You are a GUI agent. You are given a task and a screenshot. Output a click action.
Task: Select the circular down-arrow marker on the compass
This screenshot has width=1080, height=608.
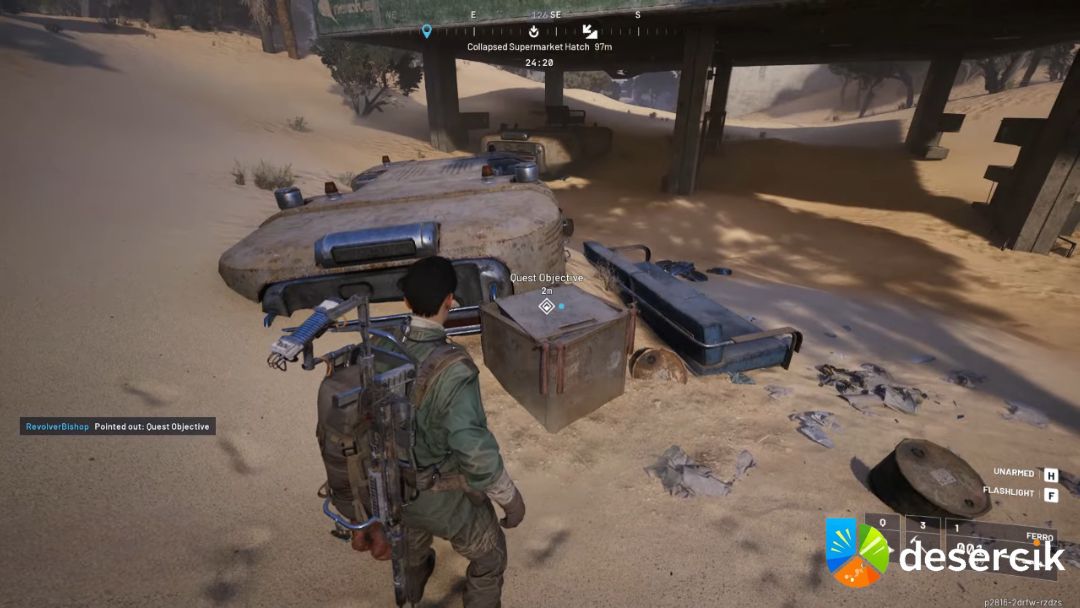pyautogui.click(x=534, y=31)
